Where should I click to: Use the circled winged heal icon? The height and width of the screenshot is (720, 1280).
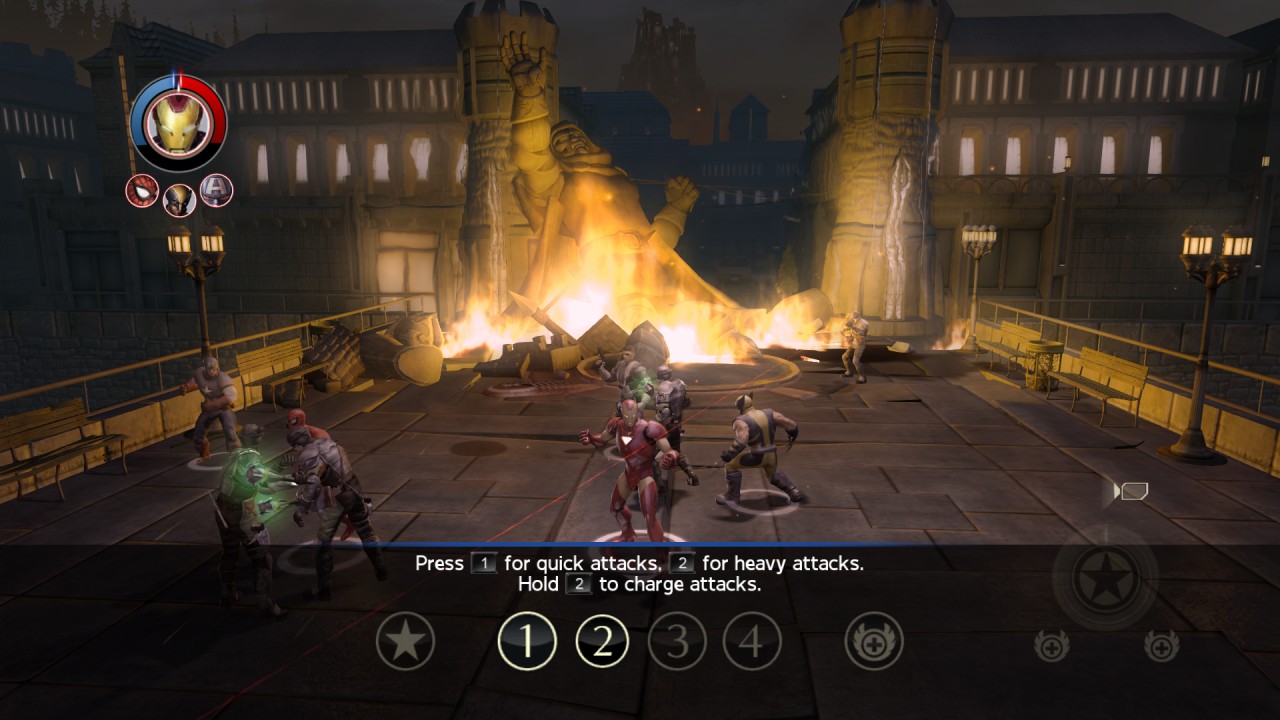tap(874, 641)
